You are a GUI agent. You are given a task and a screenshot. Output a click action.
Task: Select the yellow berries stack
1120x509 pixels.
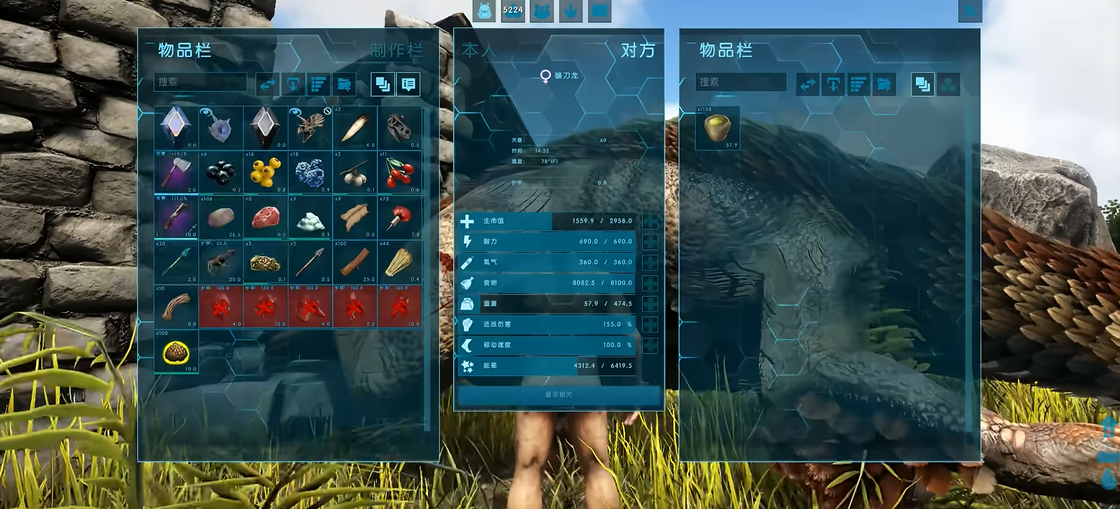tap(266, 172)
